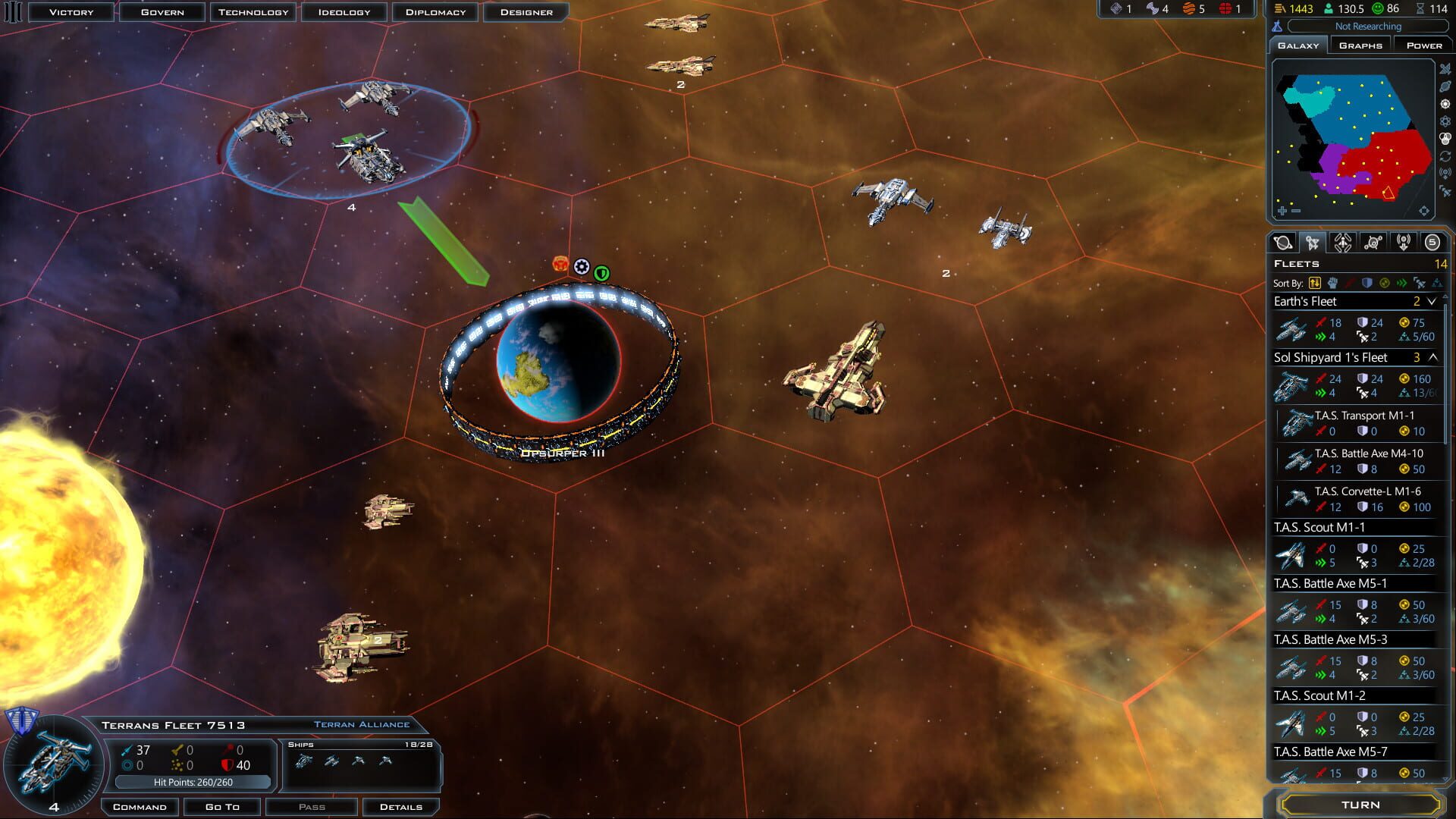Click the atom research filter beside the minimap
This screenshot has width=1456, height=819.
pyautogui.click(x=1445, y=121)
